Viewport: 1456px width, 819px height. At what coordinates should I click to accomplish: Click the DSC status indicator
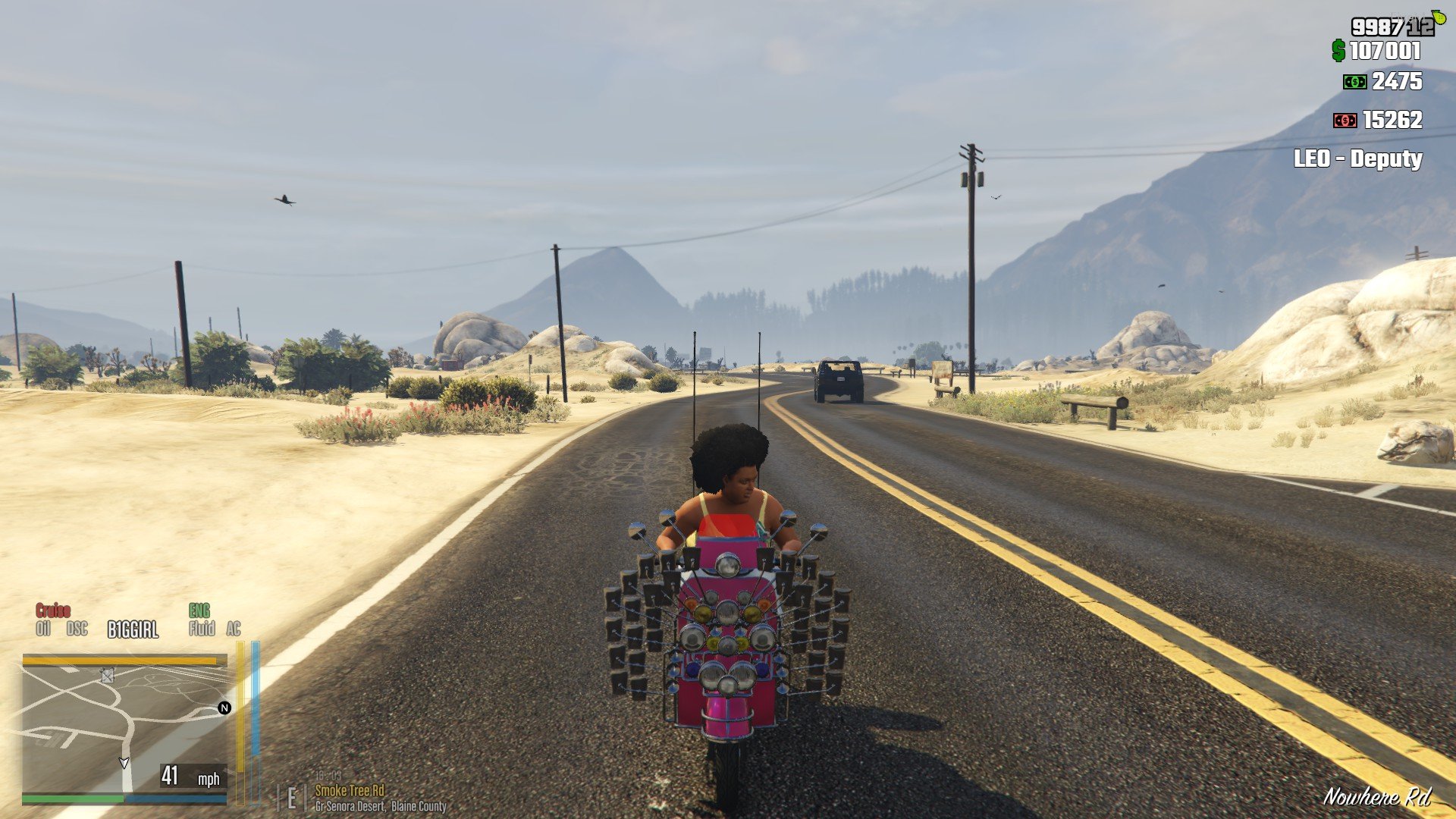(77, 629)
